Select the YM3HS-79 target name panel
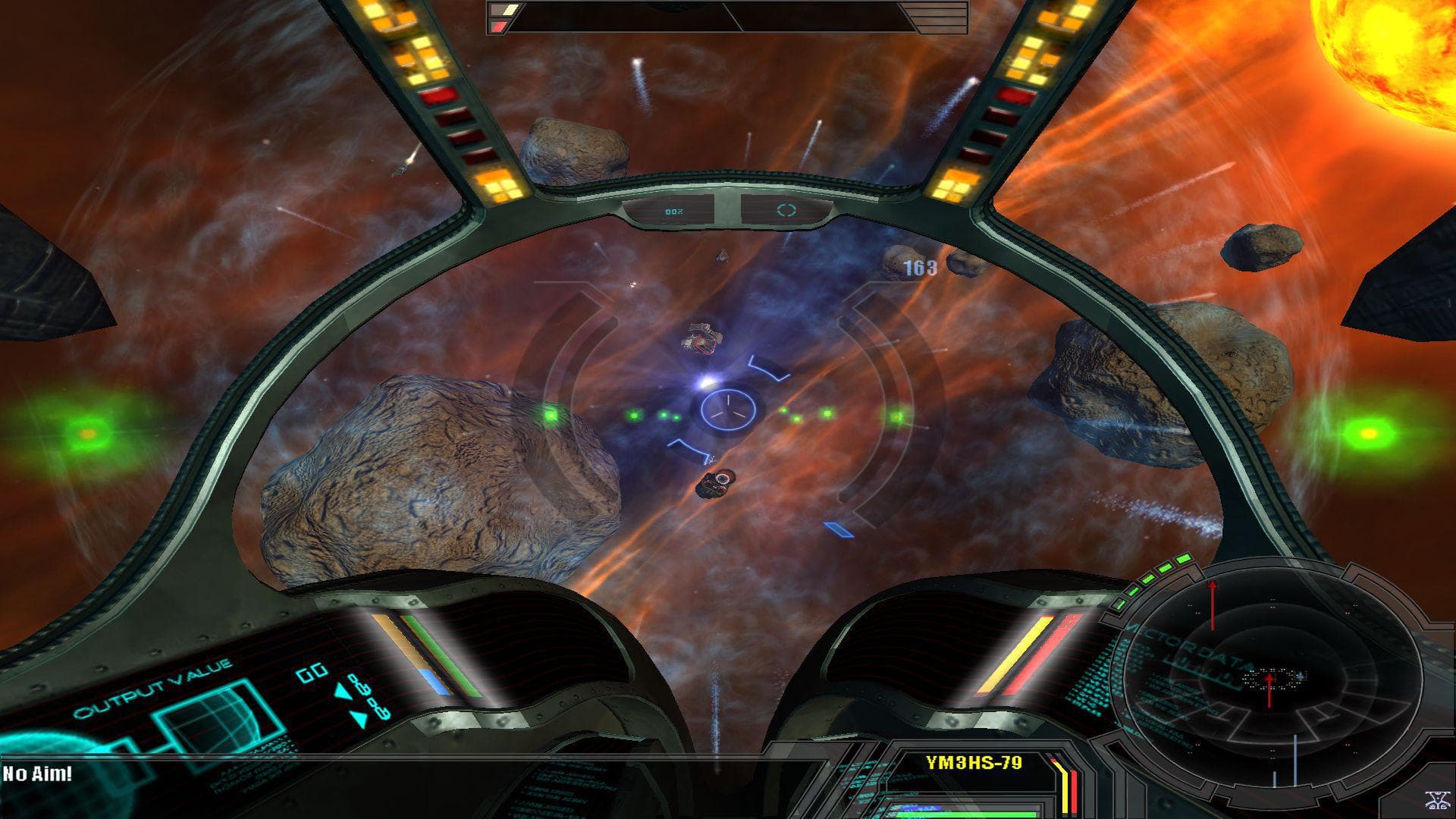Viewport: 1456px width, 819px height. point(974,763)
